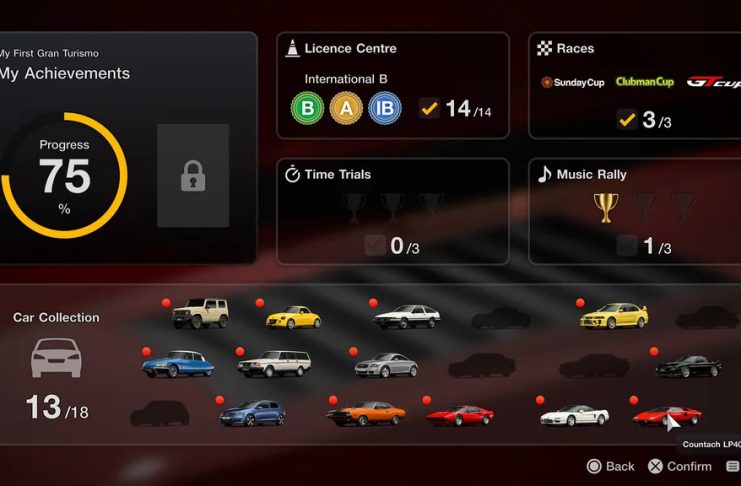Open the Music Rally panel
The width and height of the screenshot is (741, 486).
[x=634, y=211]
